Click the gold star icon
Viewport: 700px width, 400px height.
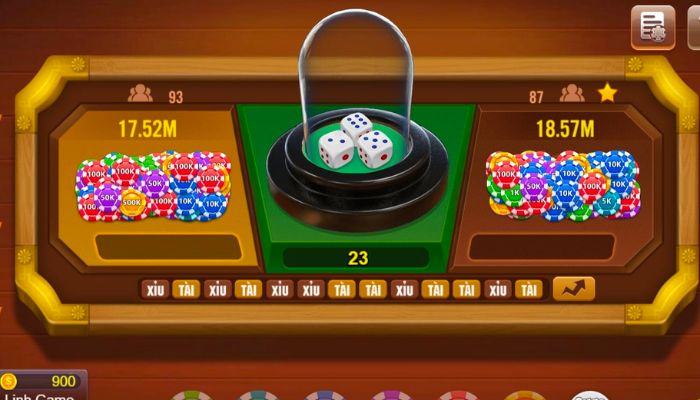pyautogui.click(x=606, y=93)
